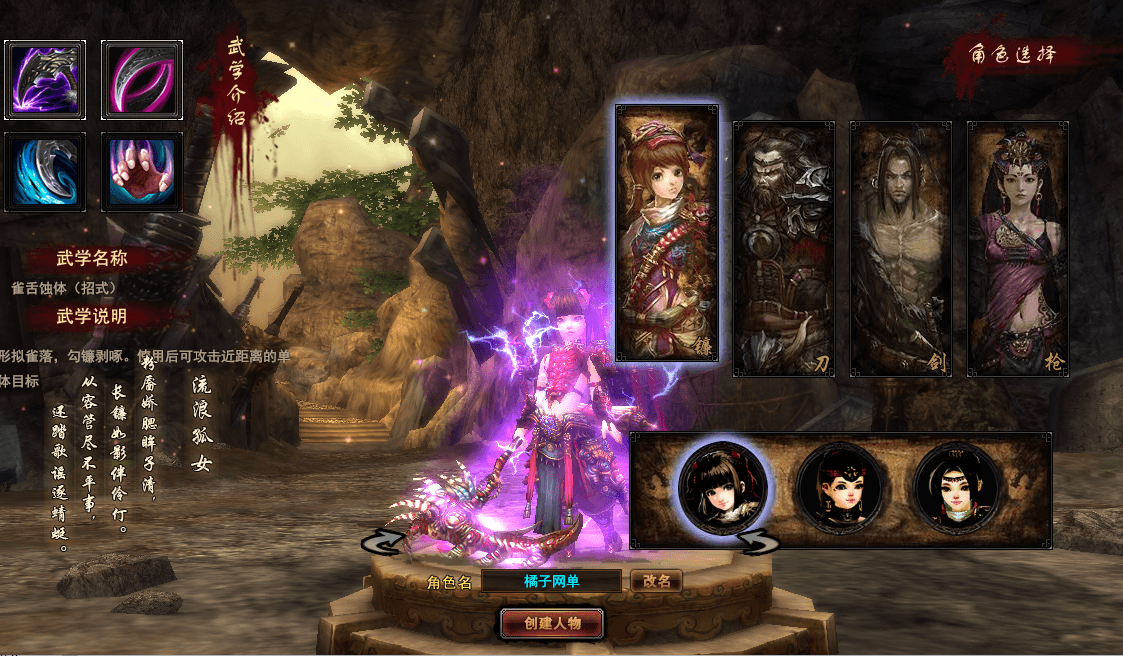Viewport: 1123px width, 656px height.
Task: Choose the 镰 scythe girl class card
Action: point(667,232)
